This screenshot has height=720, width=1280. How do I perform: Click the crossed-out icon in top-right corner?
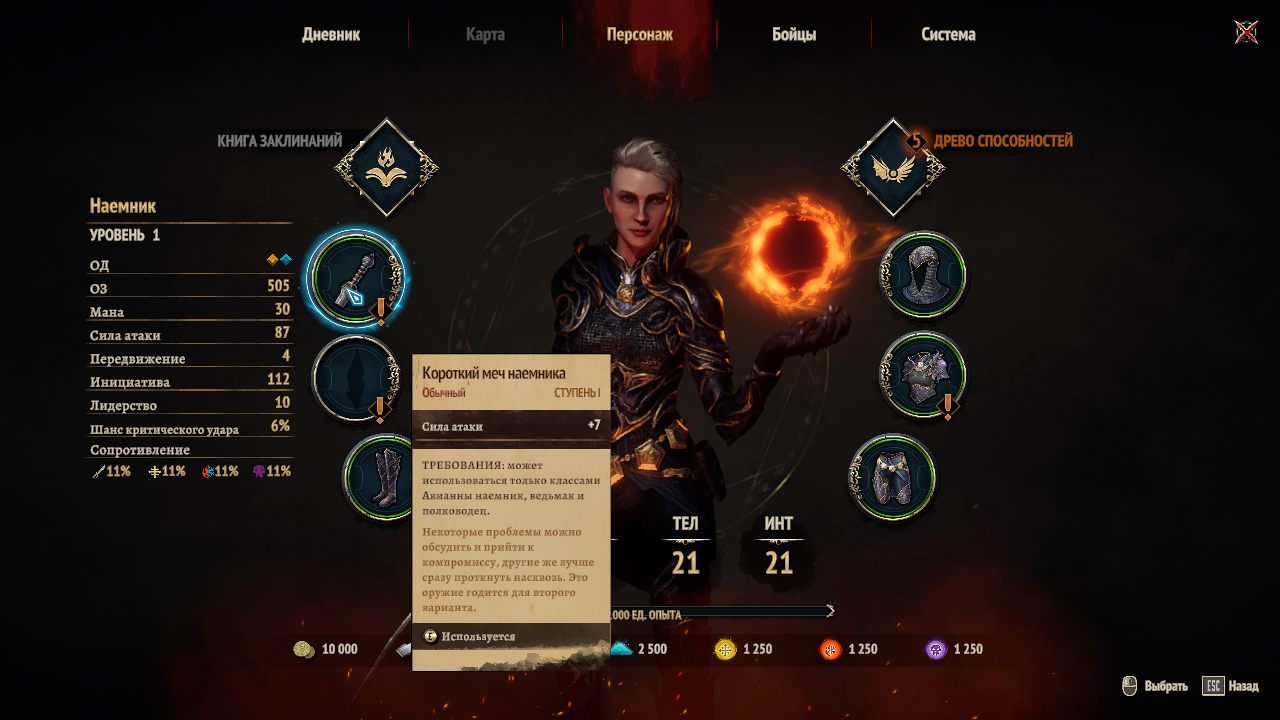1246,33
